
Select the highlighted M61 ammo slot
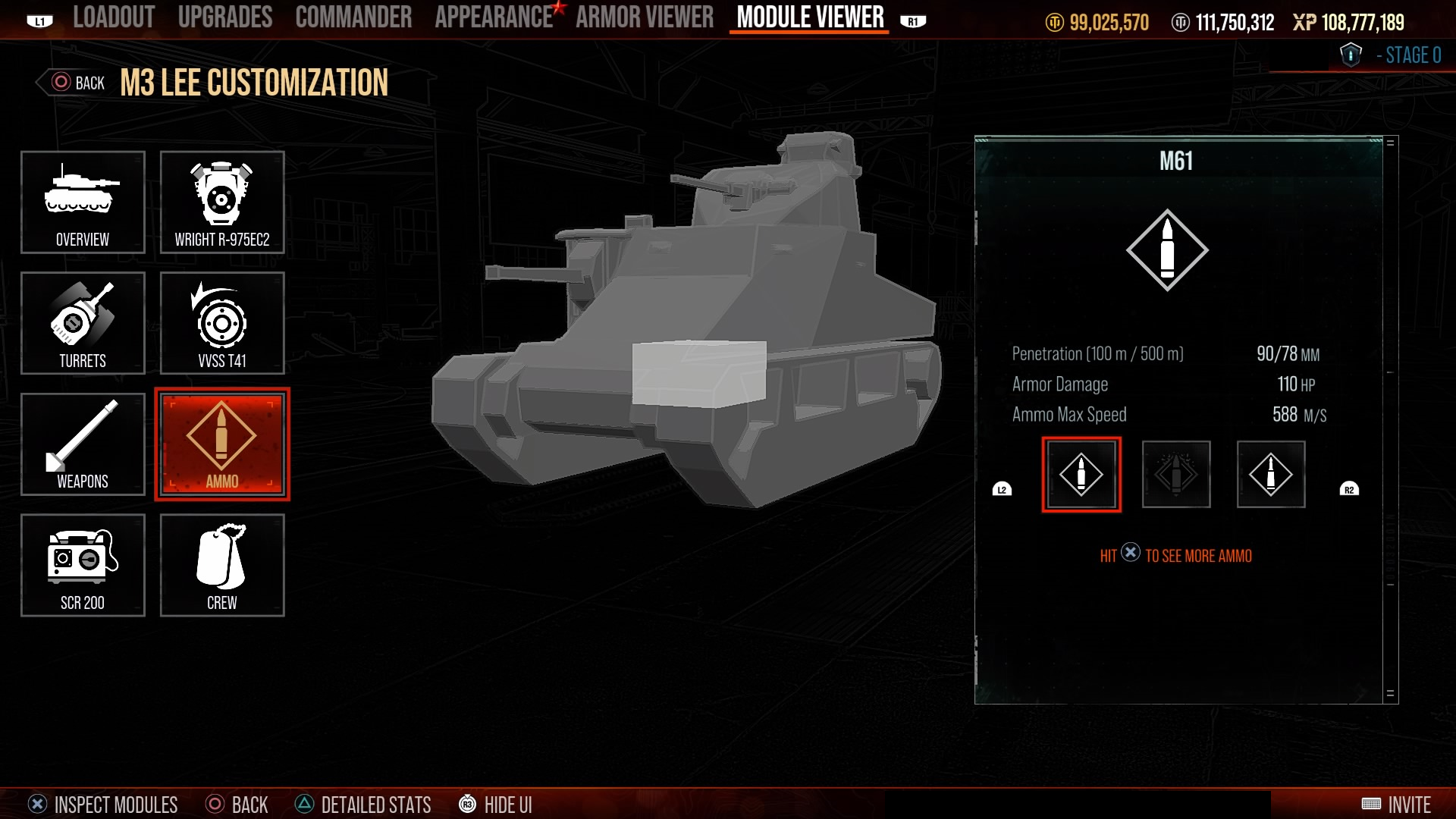(x=1081, y=475)
